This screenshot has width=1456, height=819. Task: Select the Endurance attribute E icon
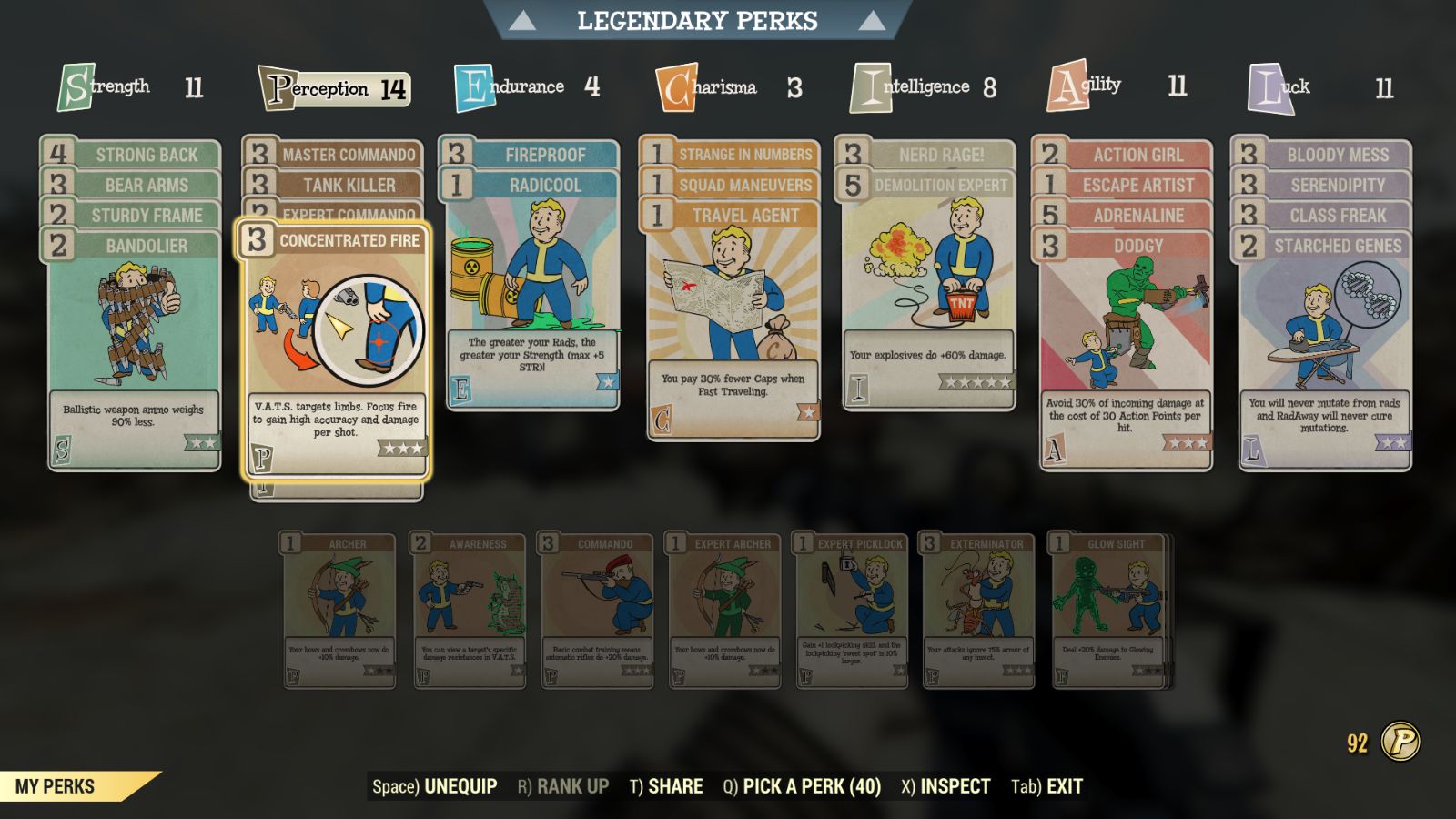472,86
